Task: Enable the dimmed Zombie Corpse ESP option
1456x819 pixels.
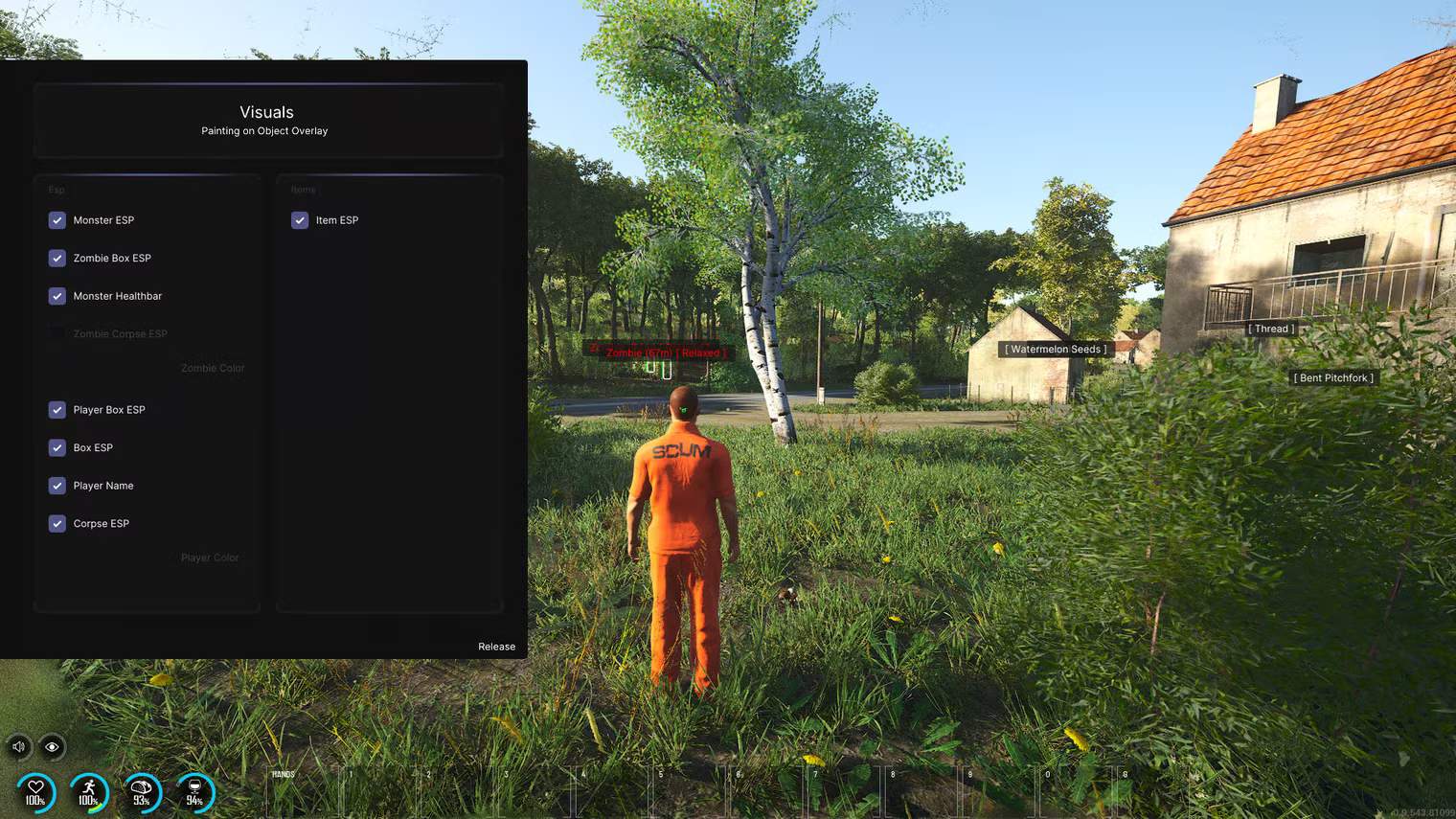Action: (x=57, y=334)
